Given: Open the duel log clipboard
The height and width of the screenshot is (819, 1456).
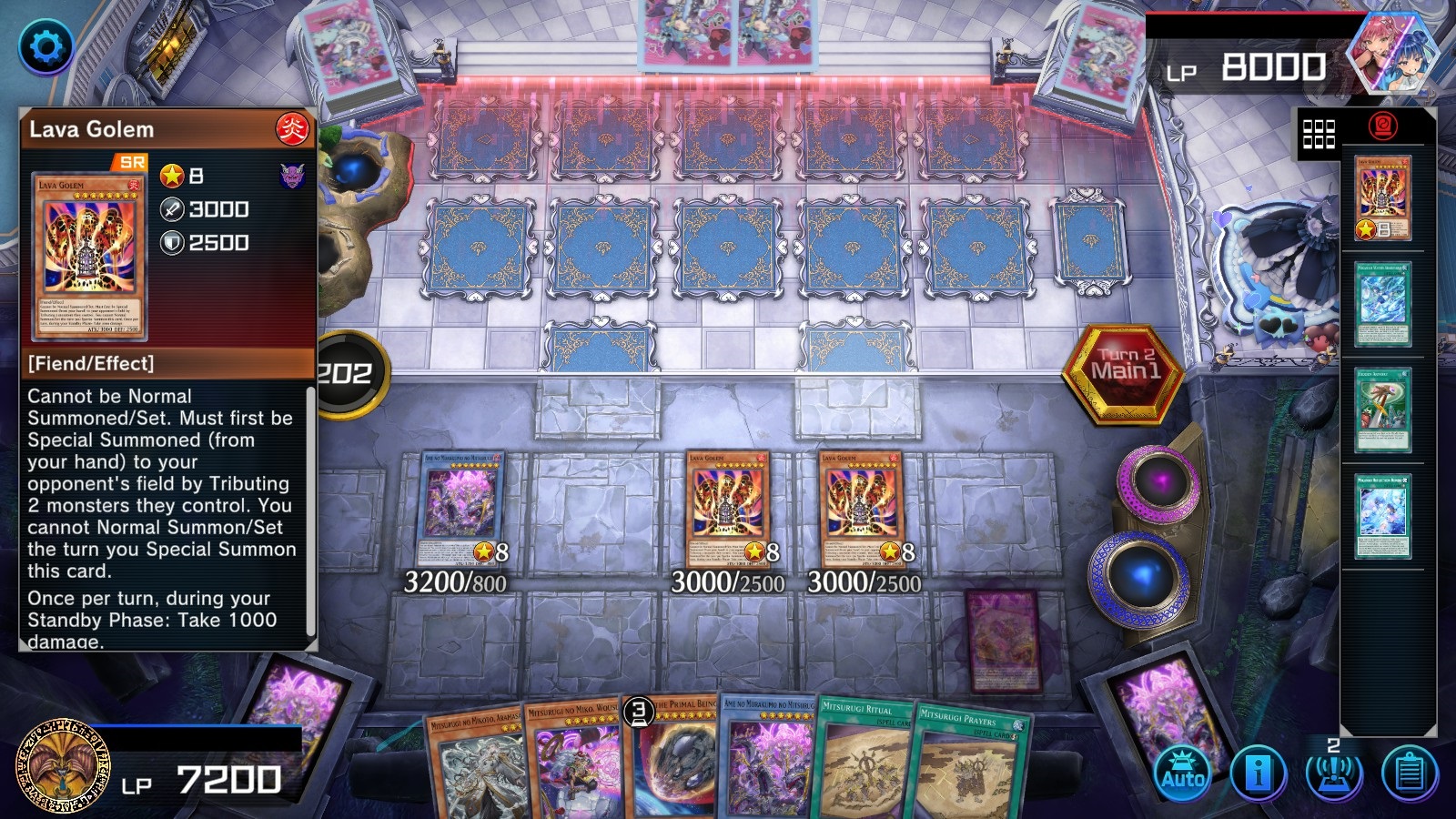Looking at the screenshot, I should point(1409,773).
